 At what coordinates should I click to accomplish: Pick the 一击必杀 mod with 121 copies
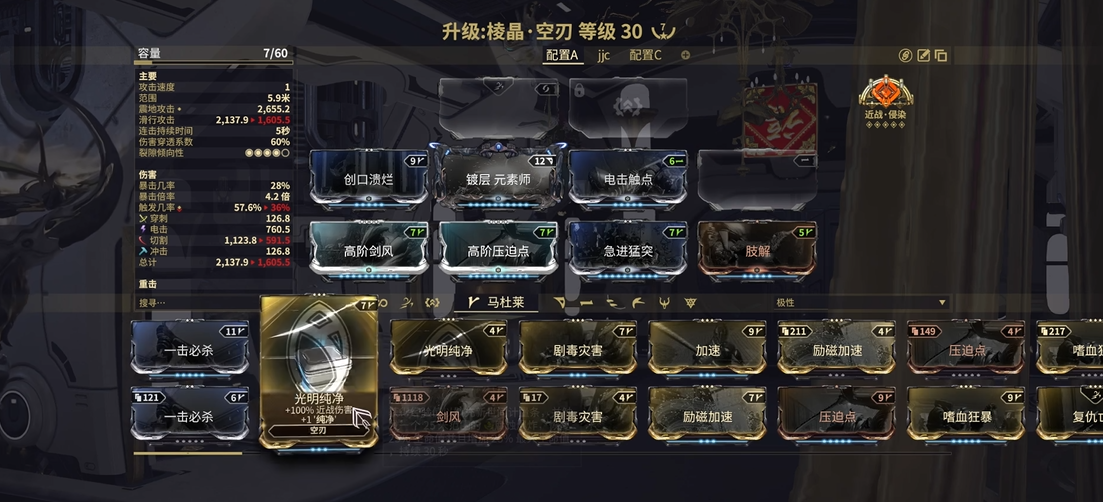pos(190,415)
